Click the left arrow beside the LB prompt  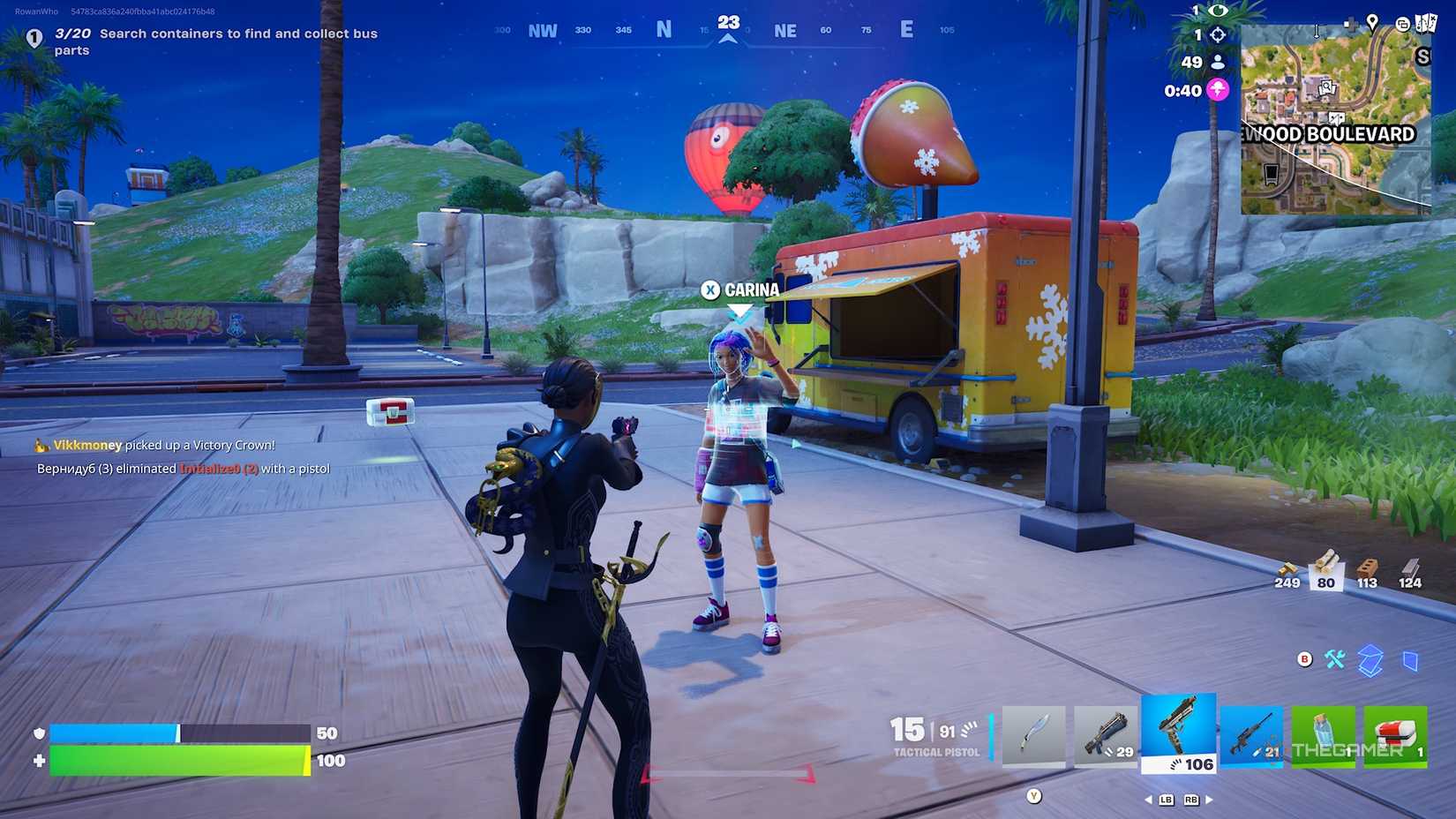pos(1150,800)
